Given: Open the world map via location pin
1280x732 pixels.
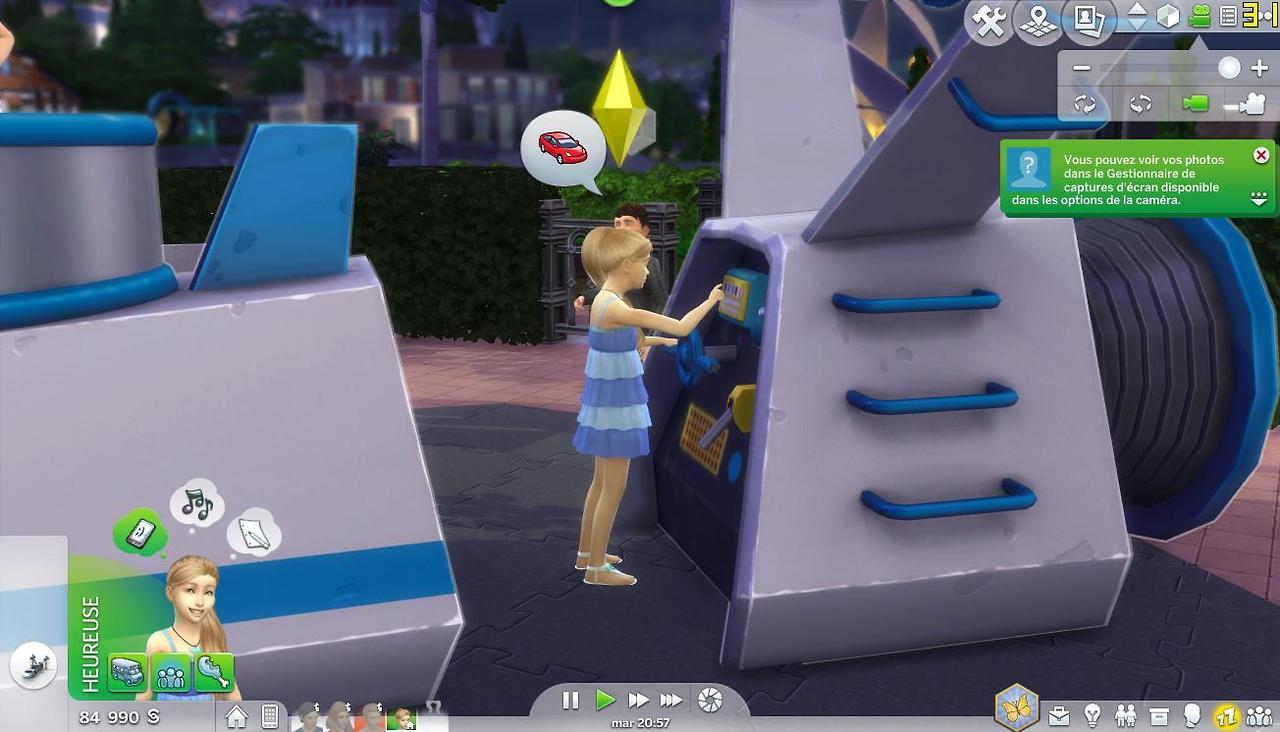Looking at the screenshot, I should click(x=1037, y=21).
